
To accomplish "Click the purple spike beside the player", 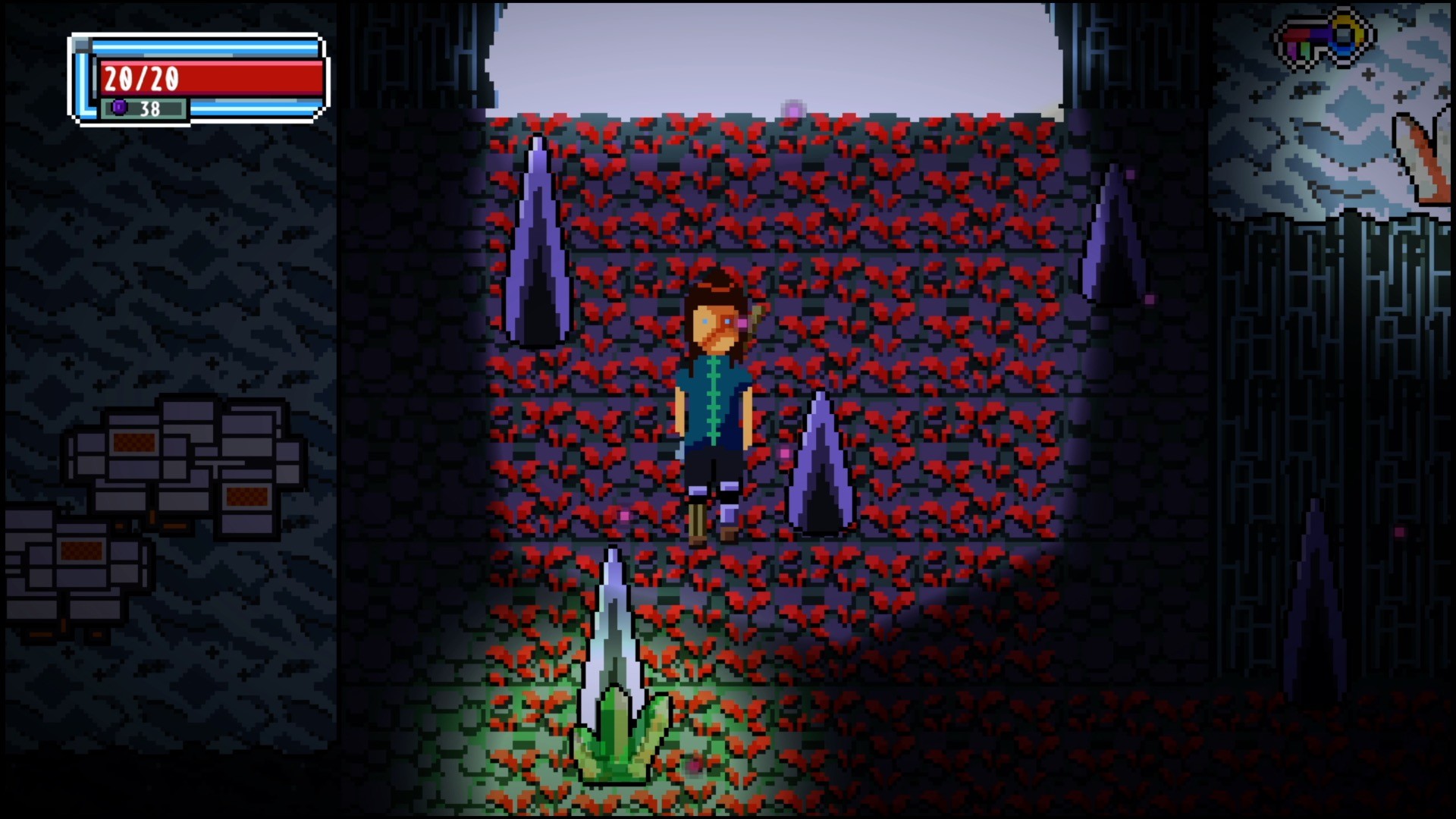I will [823, 470].
